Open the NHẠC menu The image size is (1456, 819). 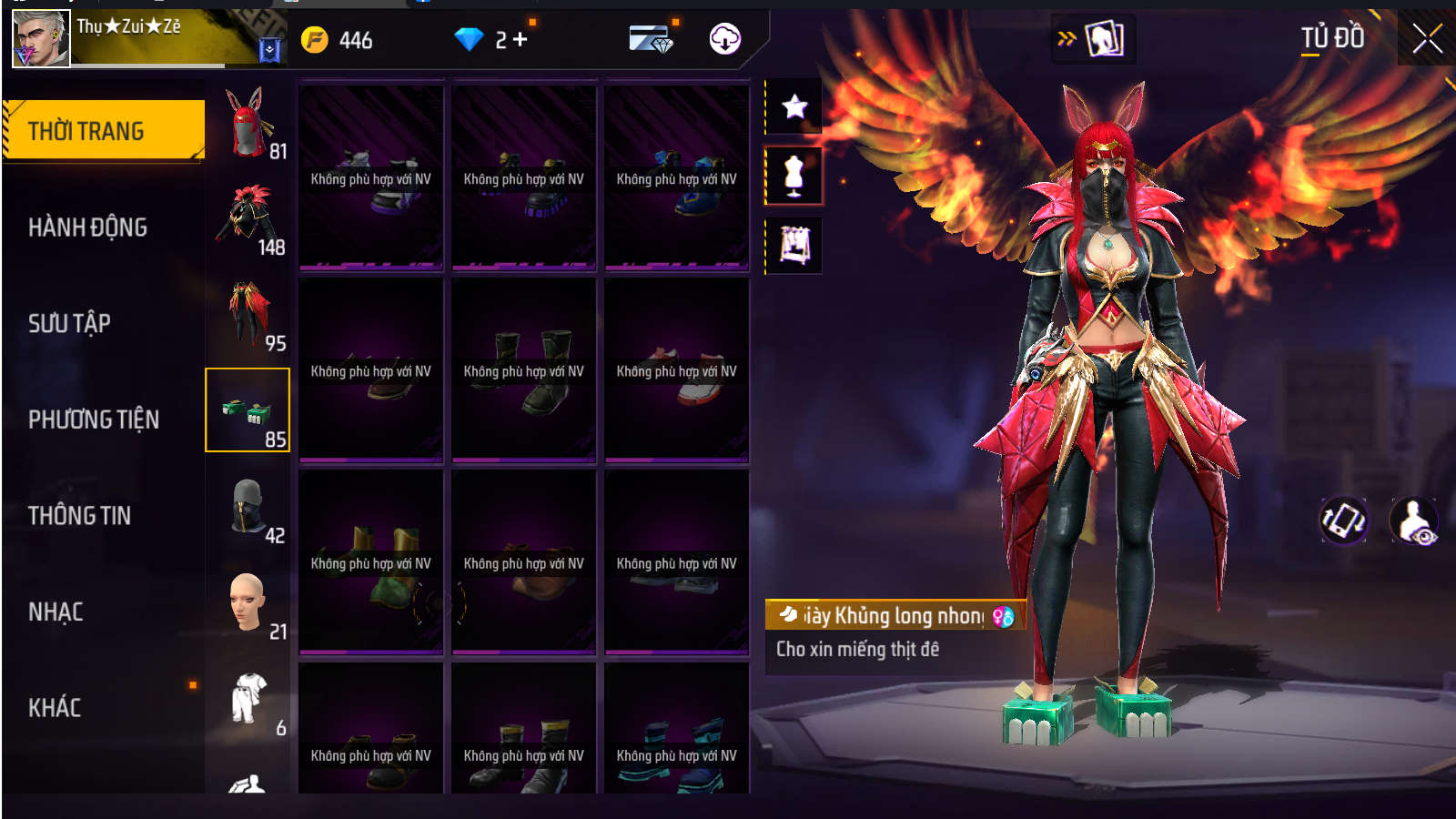click(x=56, y=612)
